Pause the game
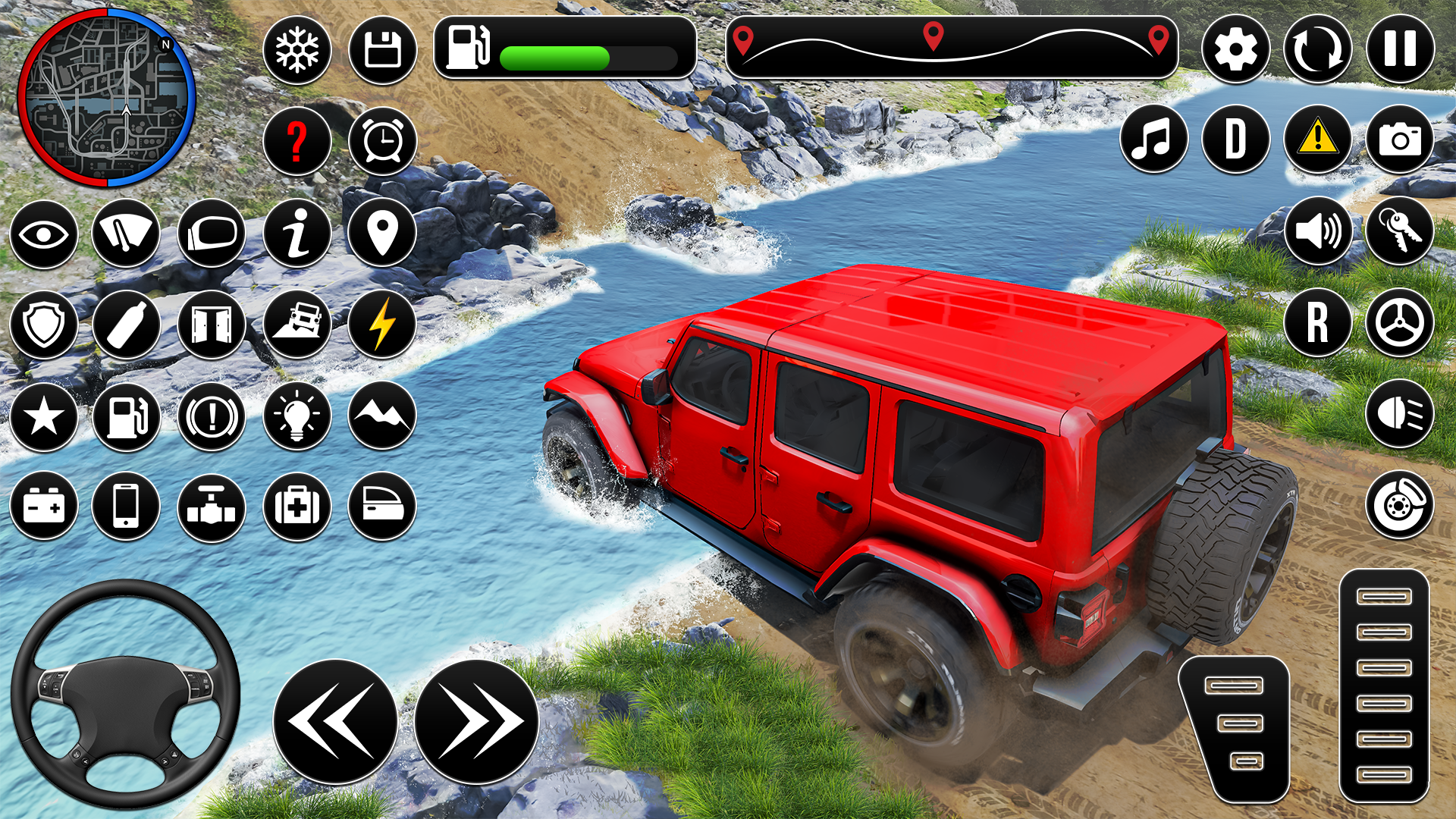 (x=1400, y=49)
